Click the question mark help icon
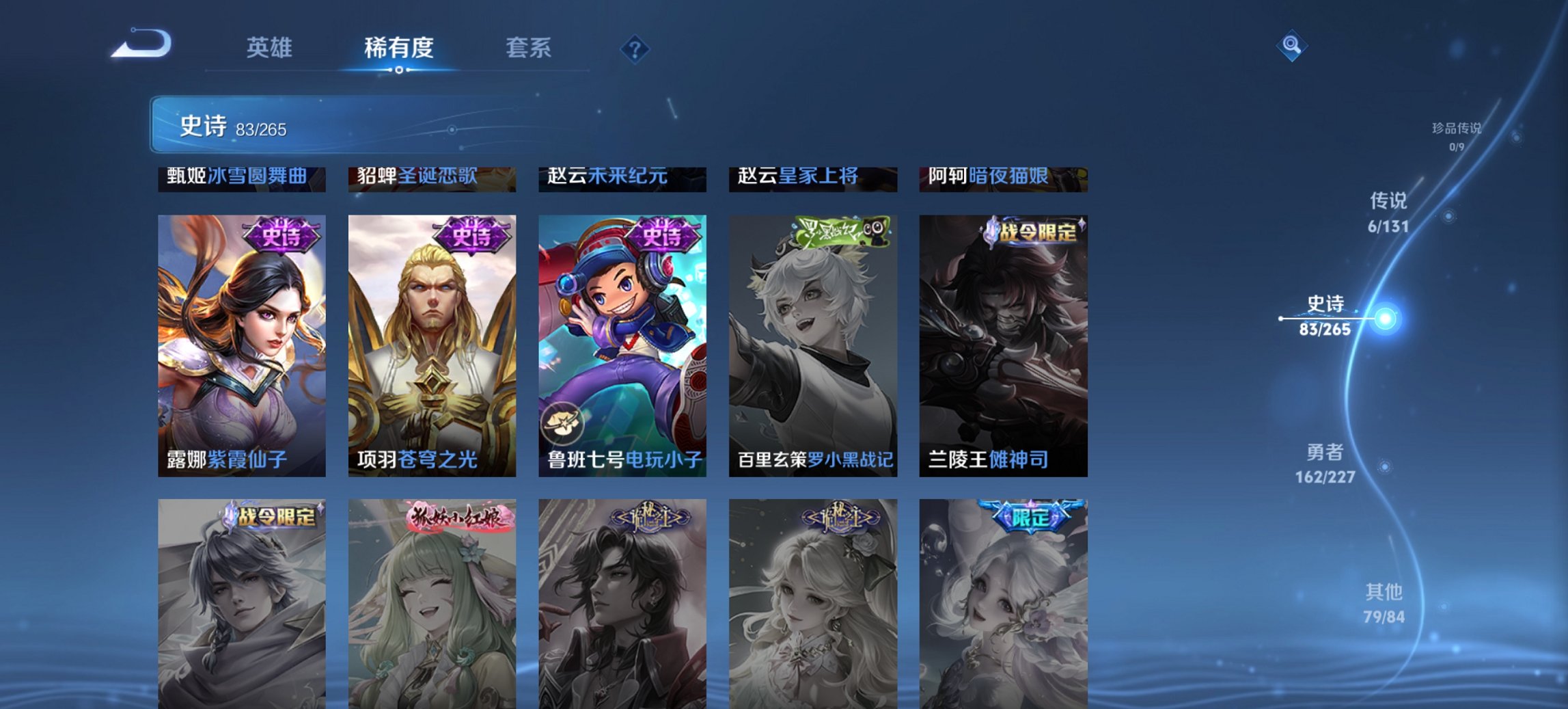This screenshot has height=709, width=1568. click(635, 49)
